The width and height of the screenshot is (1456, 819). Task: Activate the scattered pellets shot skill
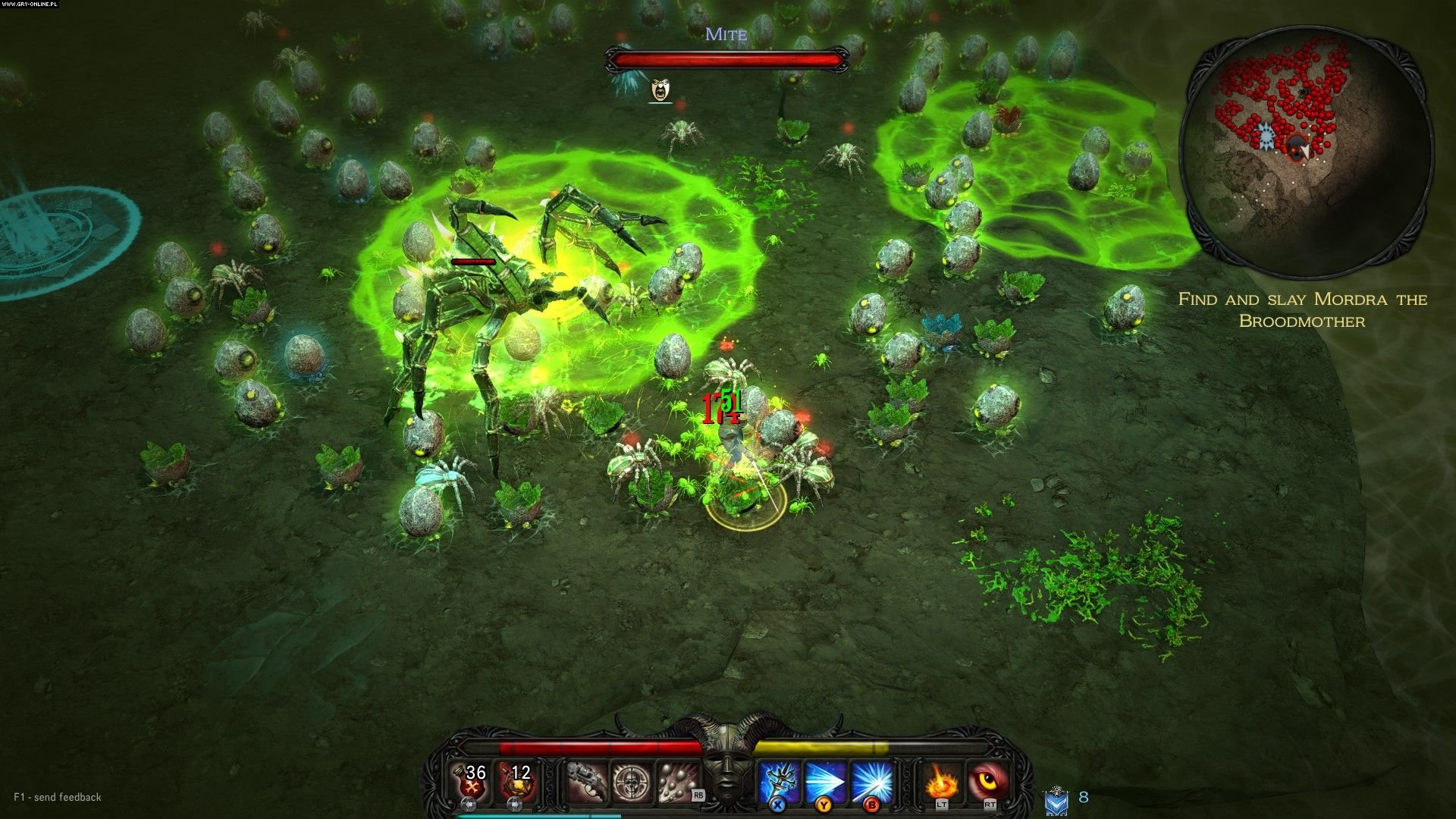pos(677,782)
